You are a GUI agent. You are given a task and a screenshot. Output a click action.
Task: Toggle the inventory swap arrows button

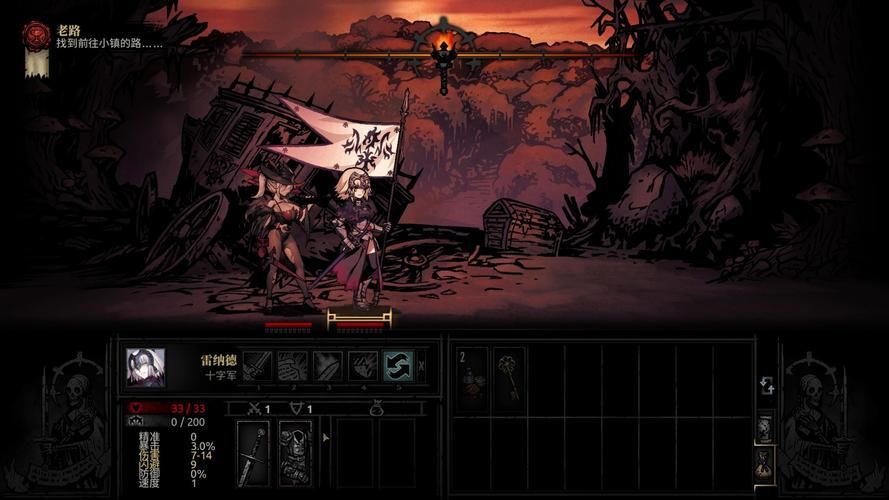(x=765, y=385)
